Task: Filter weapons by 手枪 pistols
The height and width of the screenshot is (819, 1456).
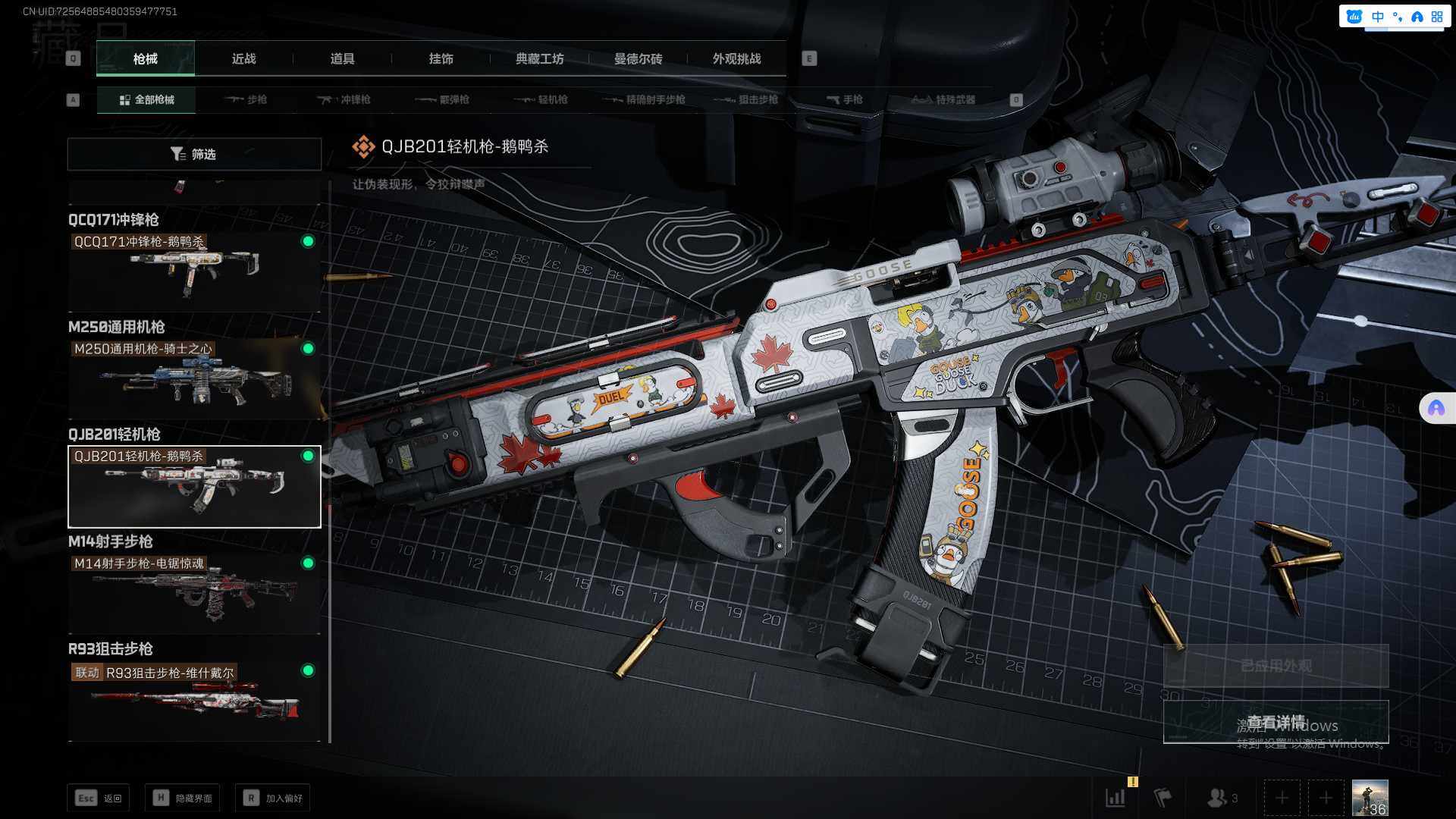Action: tap(844, 100)
